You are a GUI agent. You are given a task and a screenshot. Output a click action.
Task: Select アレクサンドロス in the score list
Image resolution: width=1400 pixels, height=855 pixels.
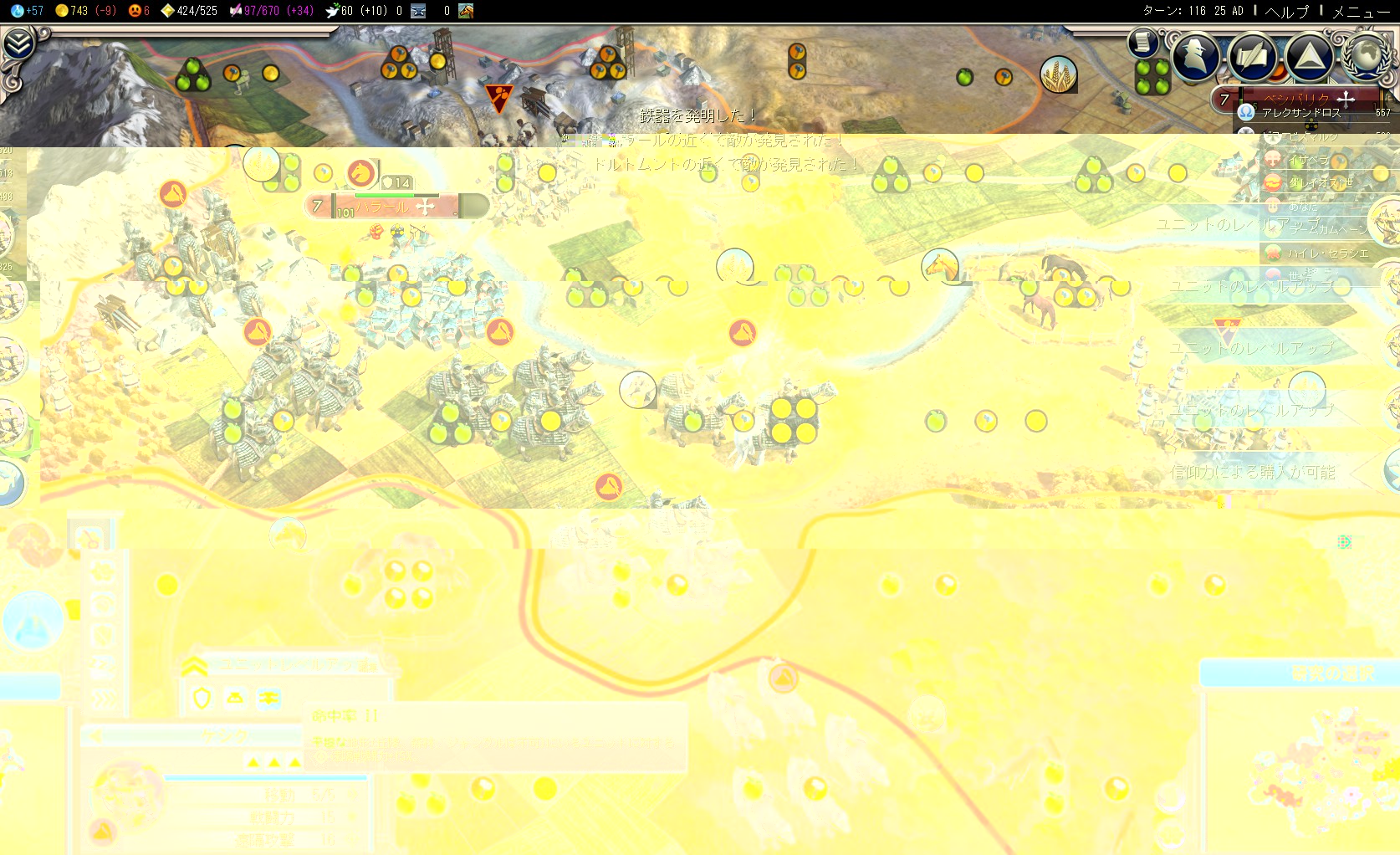tap(1300, 112)
